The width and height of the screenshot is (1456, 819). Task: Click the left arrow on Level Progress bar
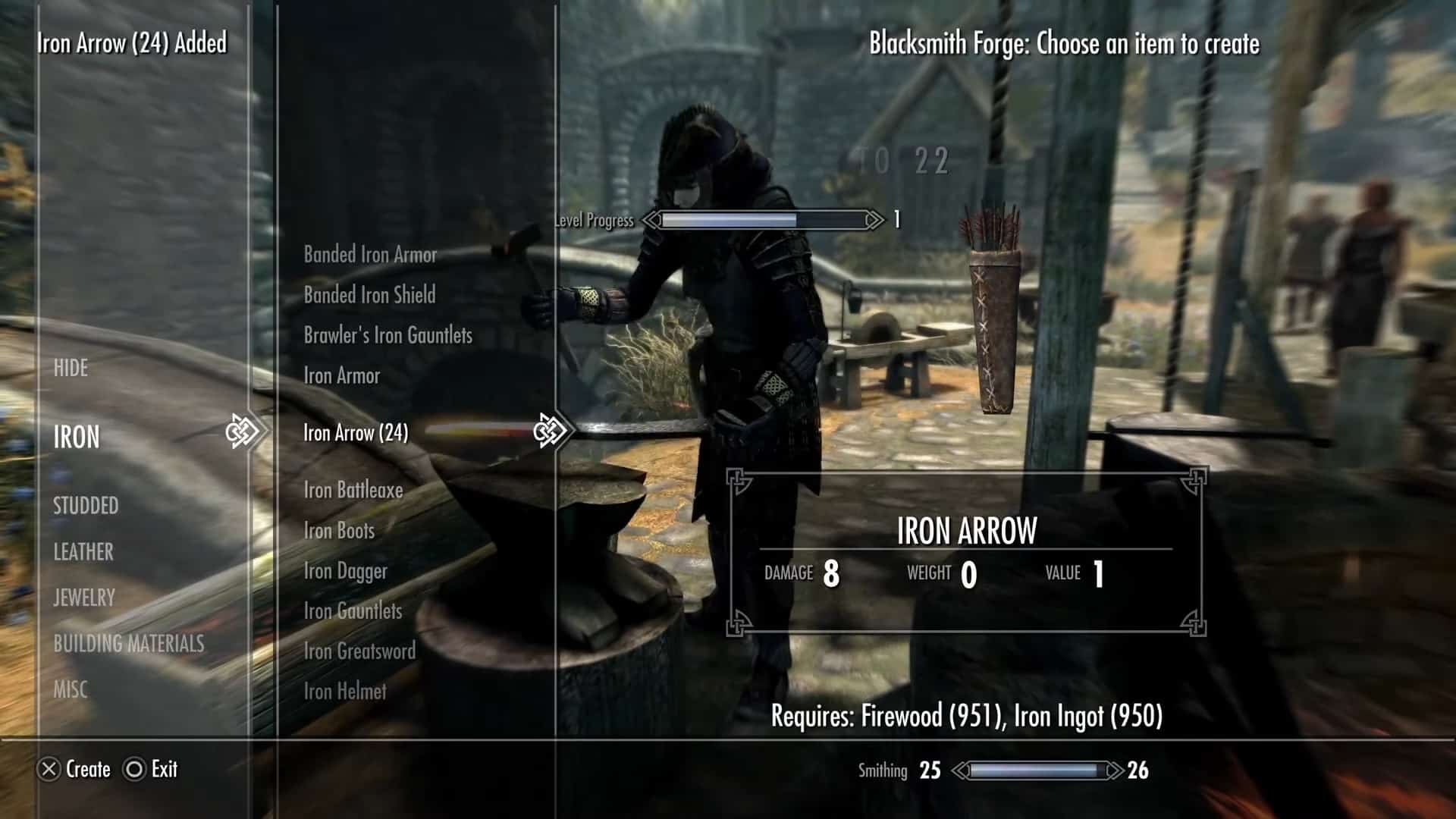click(651, 221)
